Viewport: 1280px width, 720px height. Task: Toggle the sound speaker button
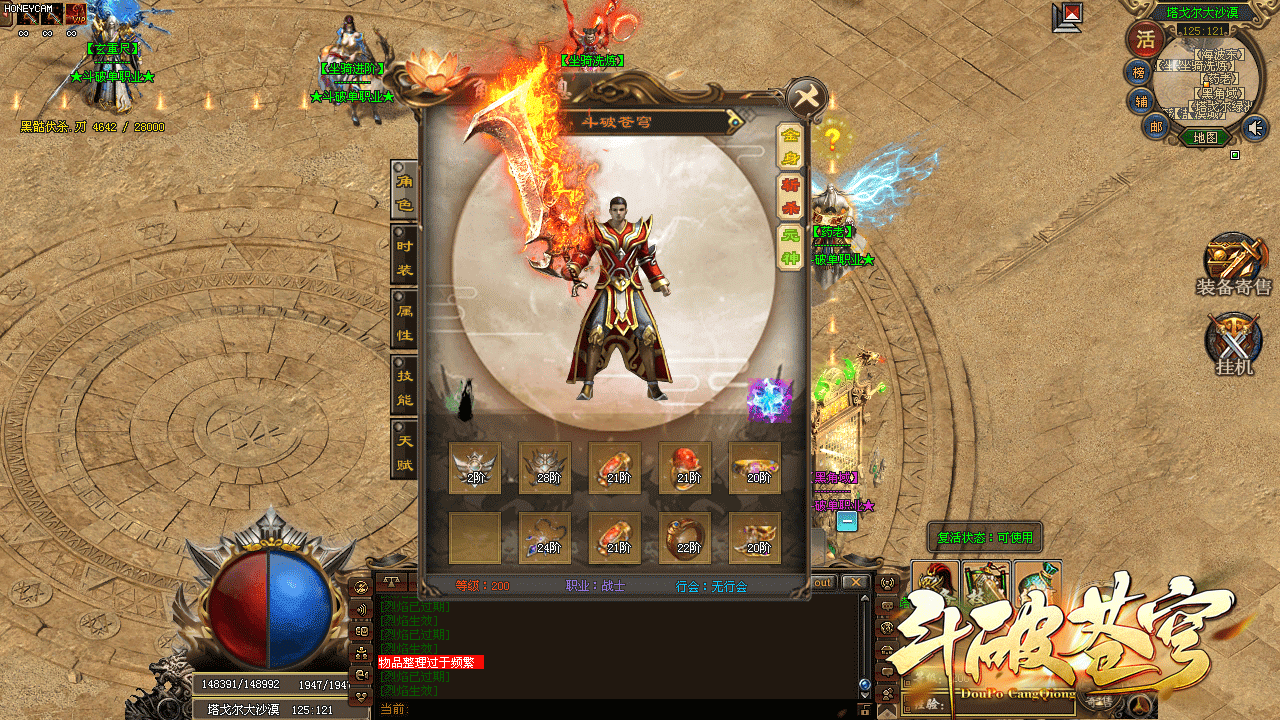click(1254, 127)
